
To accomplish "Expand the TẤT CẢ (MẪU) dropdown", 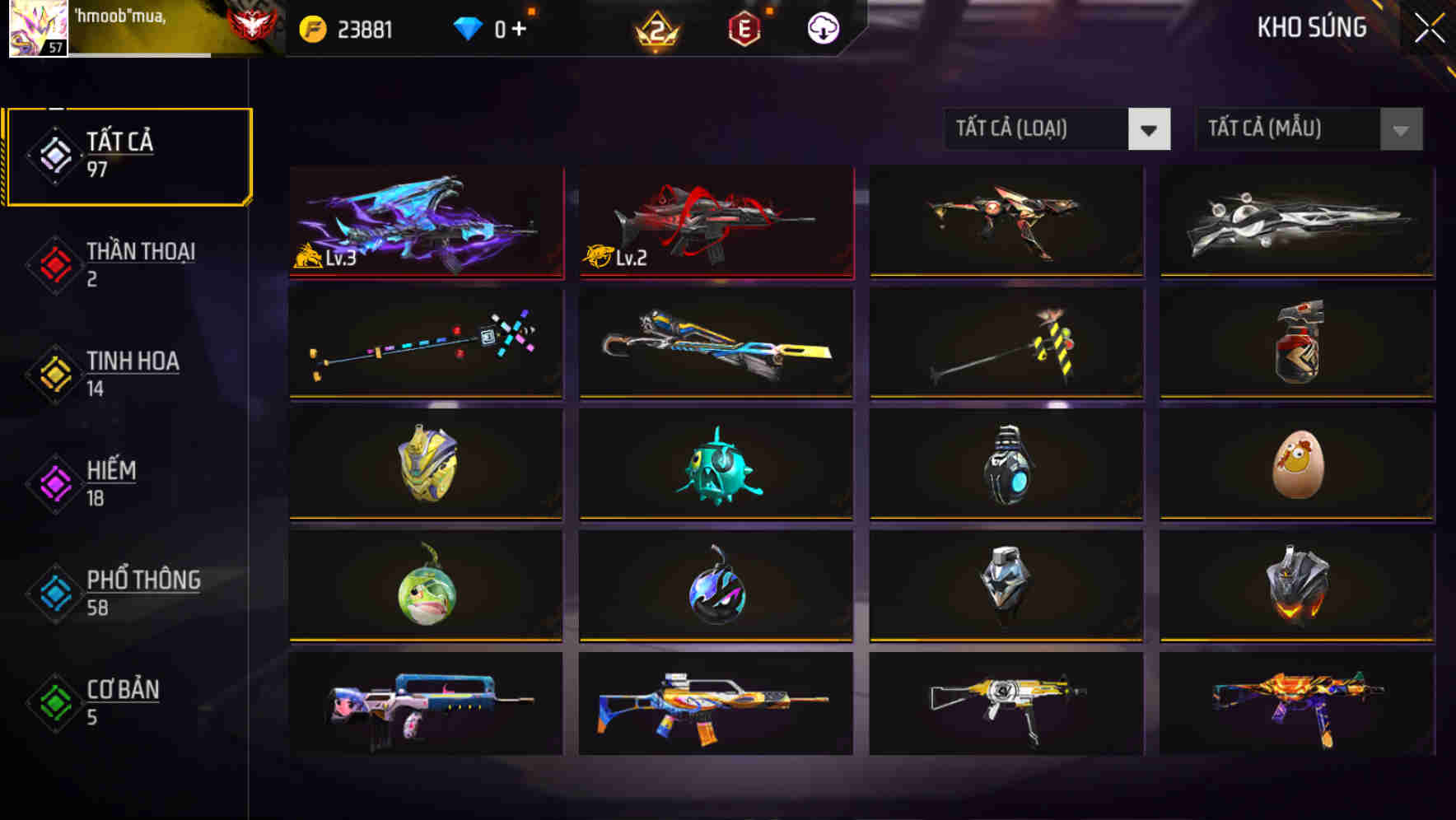I will coord(1289,129).
